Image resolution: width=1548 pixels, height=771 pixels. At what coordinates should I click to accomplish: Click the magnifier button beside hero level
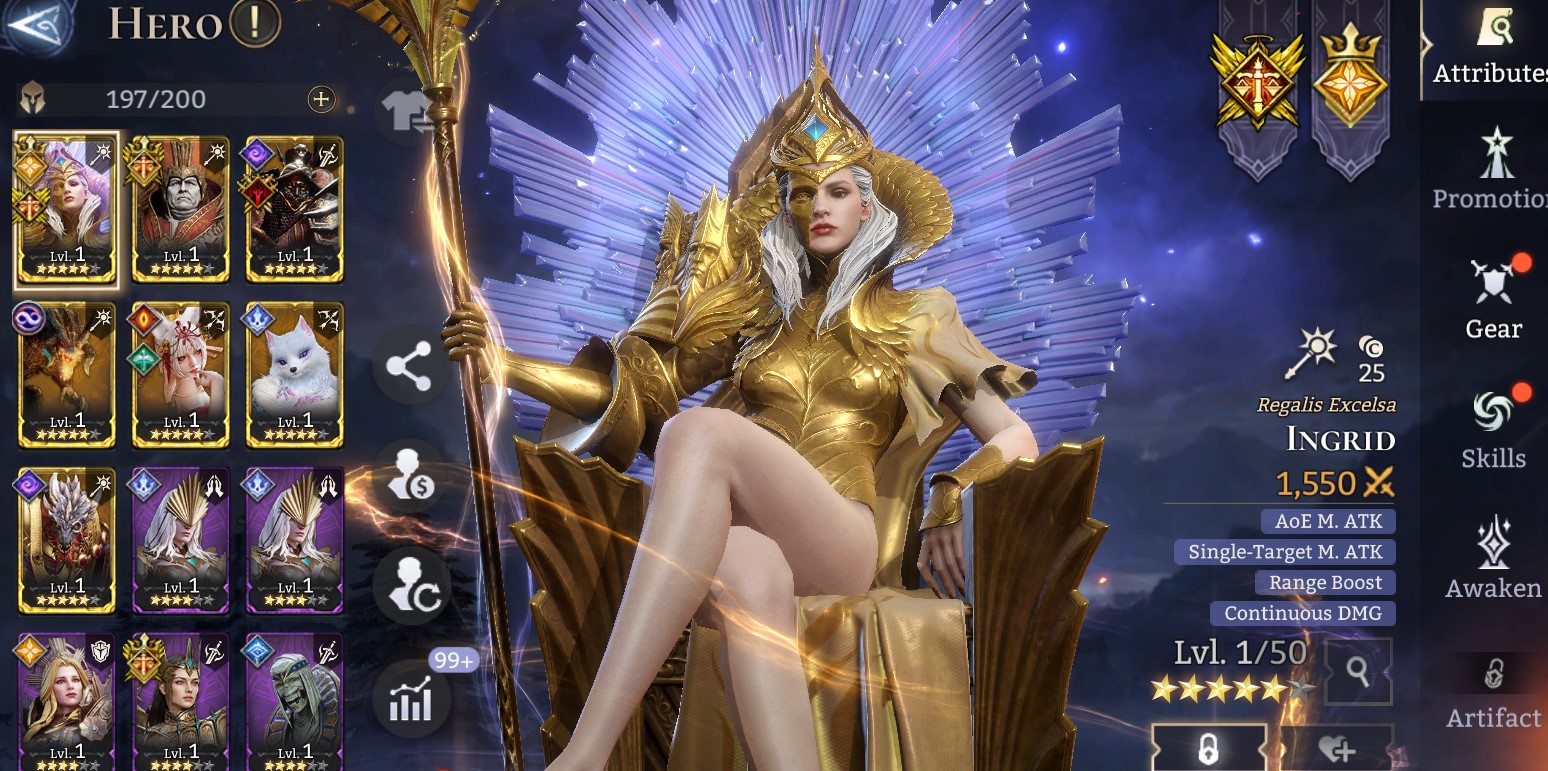1357,672
